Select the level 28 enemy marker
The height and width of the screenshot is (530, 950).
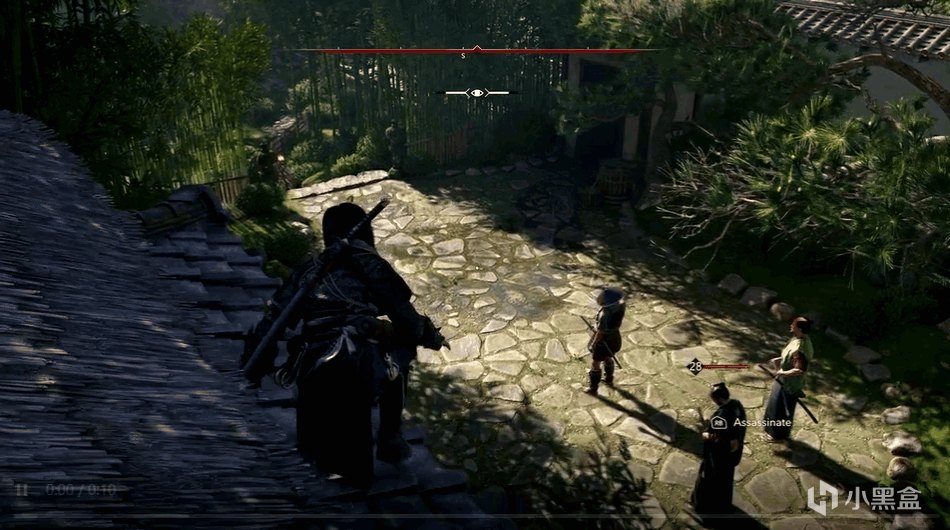point(695,367)
